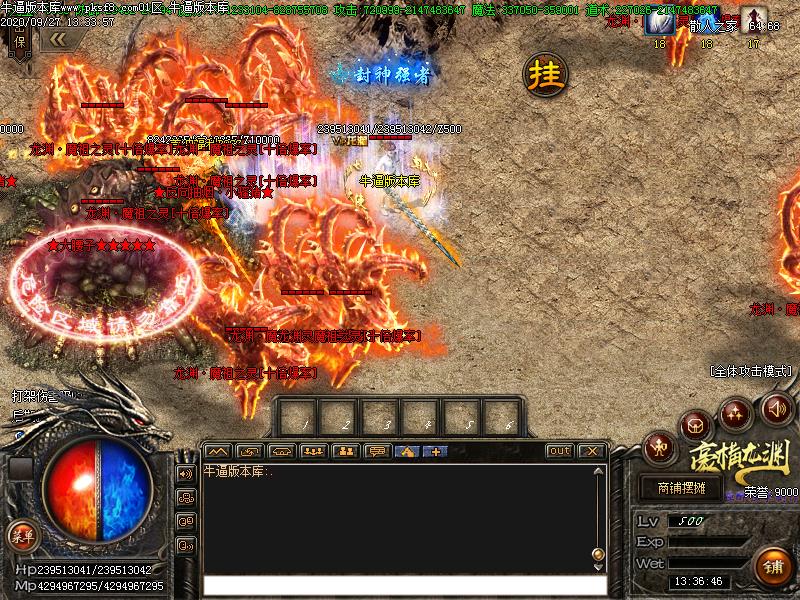This screenshot has width=800, height=600.
Task: Open the bag box icon
Action: click(x=697, y=426)
